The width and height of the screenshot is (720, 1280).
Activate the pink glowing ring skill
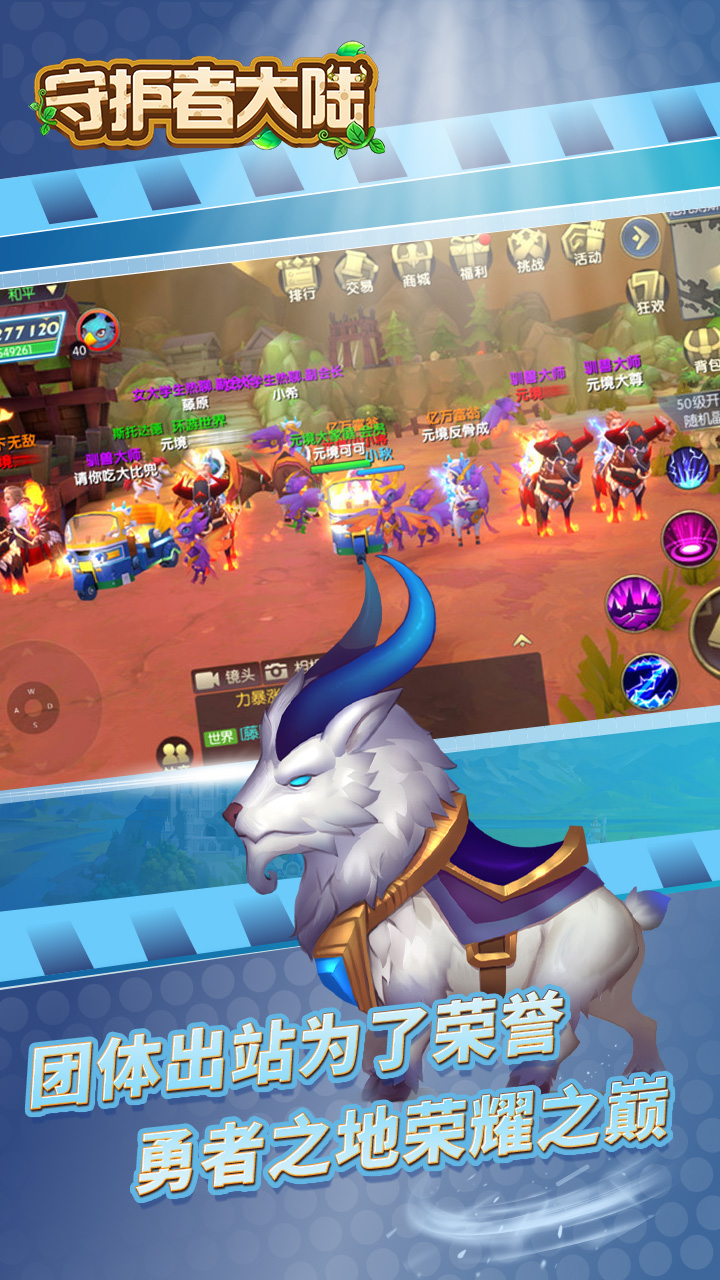689,537
